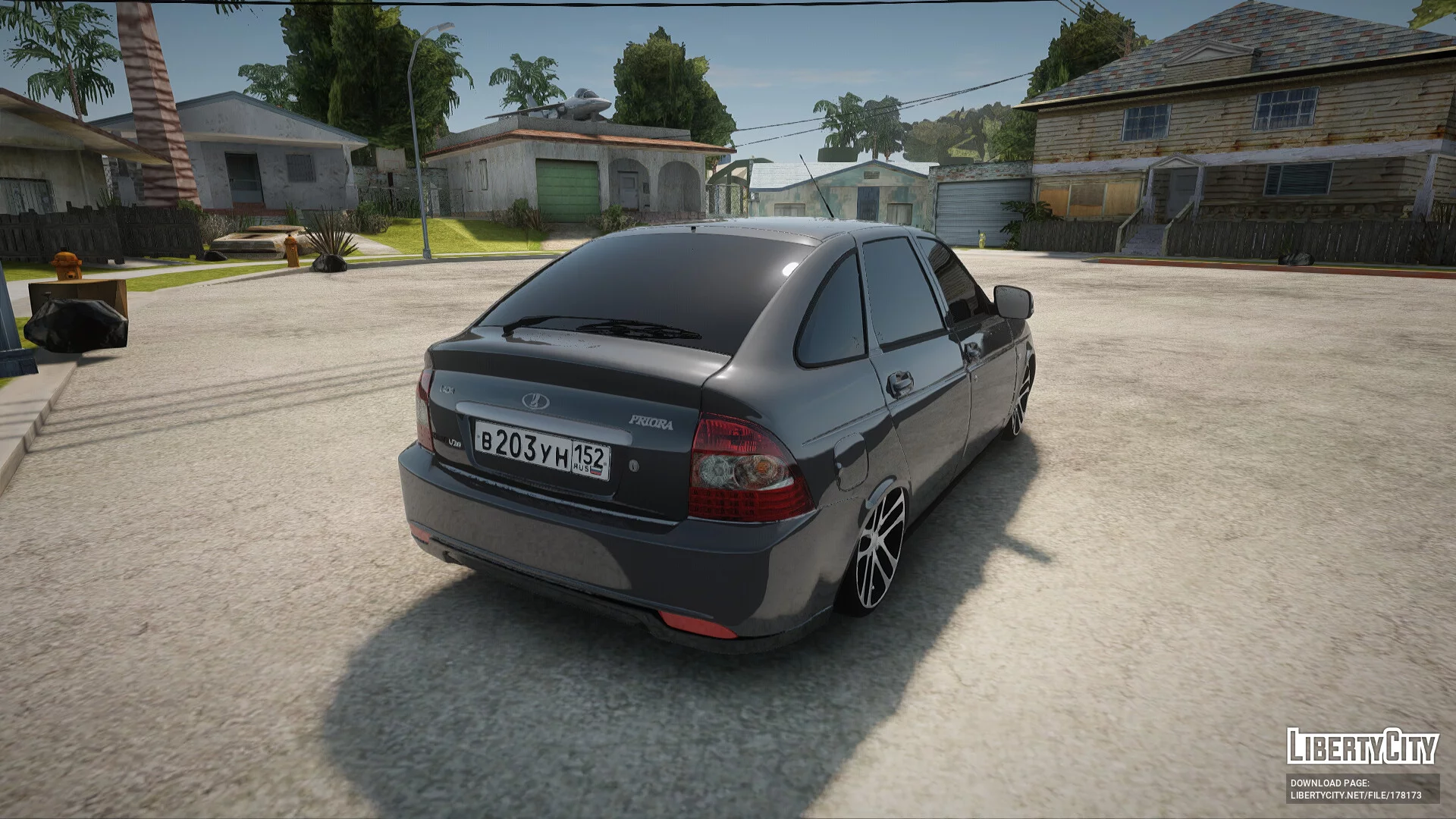This screenshot has height=819, width=1456.
Task: Click the LibertyCity watermark logo
Action: pyautogui.click(x=1362, y=747)
